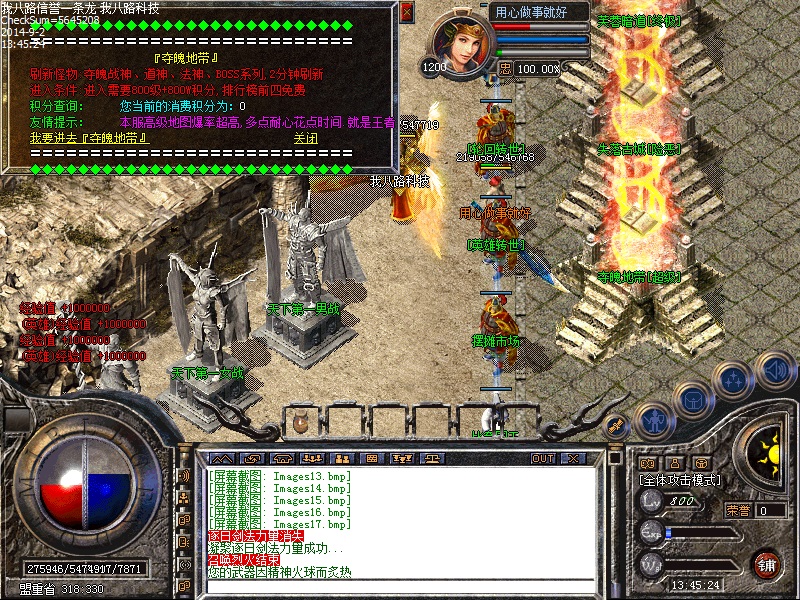Close the NPC dialog with the red X

click(x=406, y=12)
